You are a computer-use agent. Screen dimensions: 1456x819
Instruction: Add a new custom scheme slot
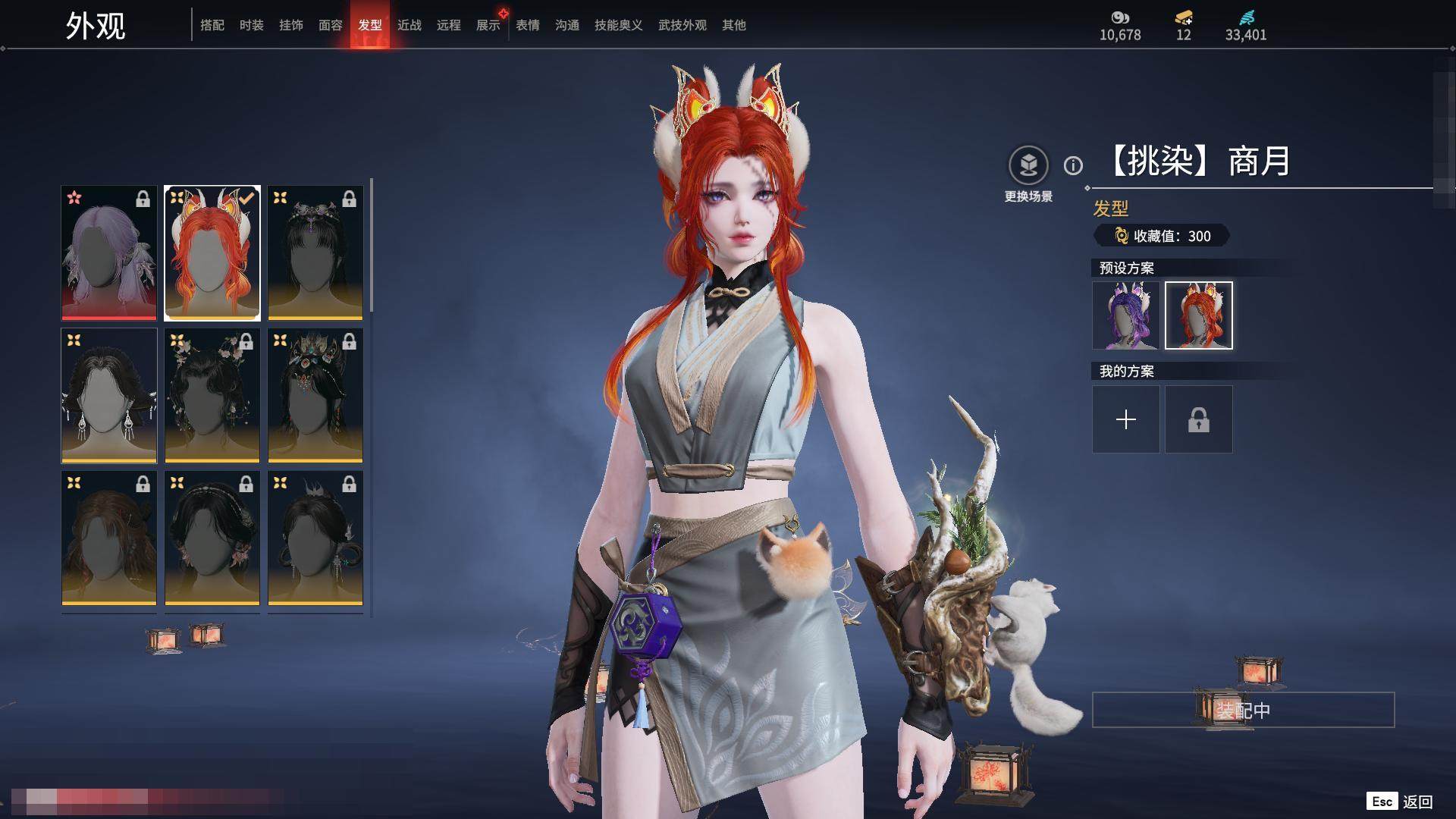click(1126, 419)
